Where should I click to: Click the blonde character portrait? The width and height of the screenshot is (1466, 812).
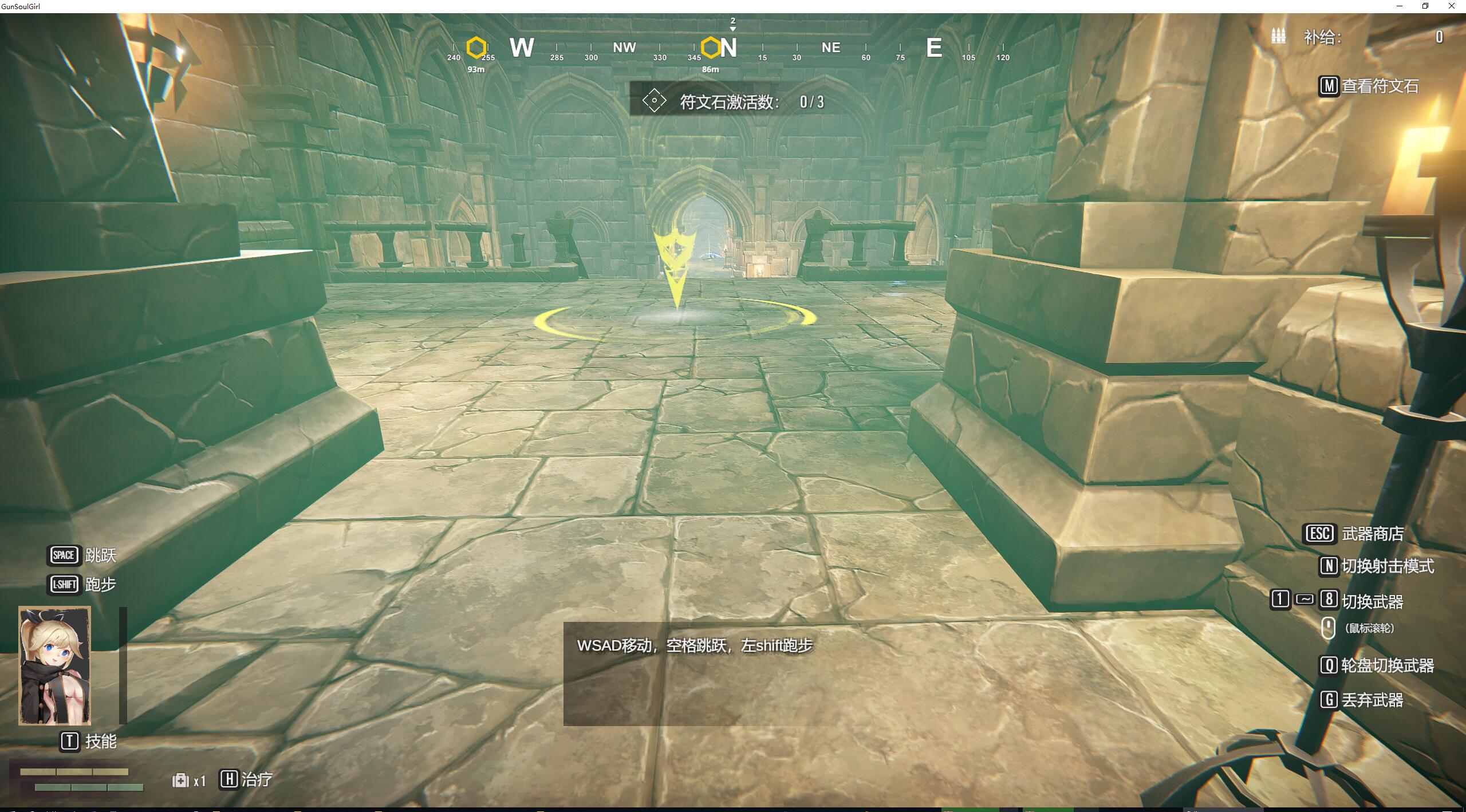55,666
